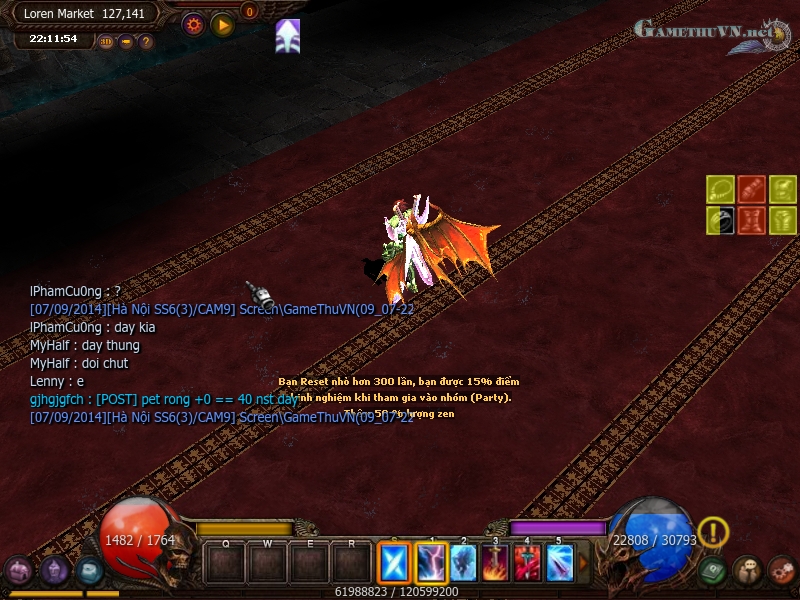Open the question mark help button
Image resolution: width=800 pixels, height=600 pixels.
tap(146, 42)
